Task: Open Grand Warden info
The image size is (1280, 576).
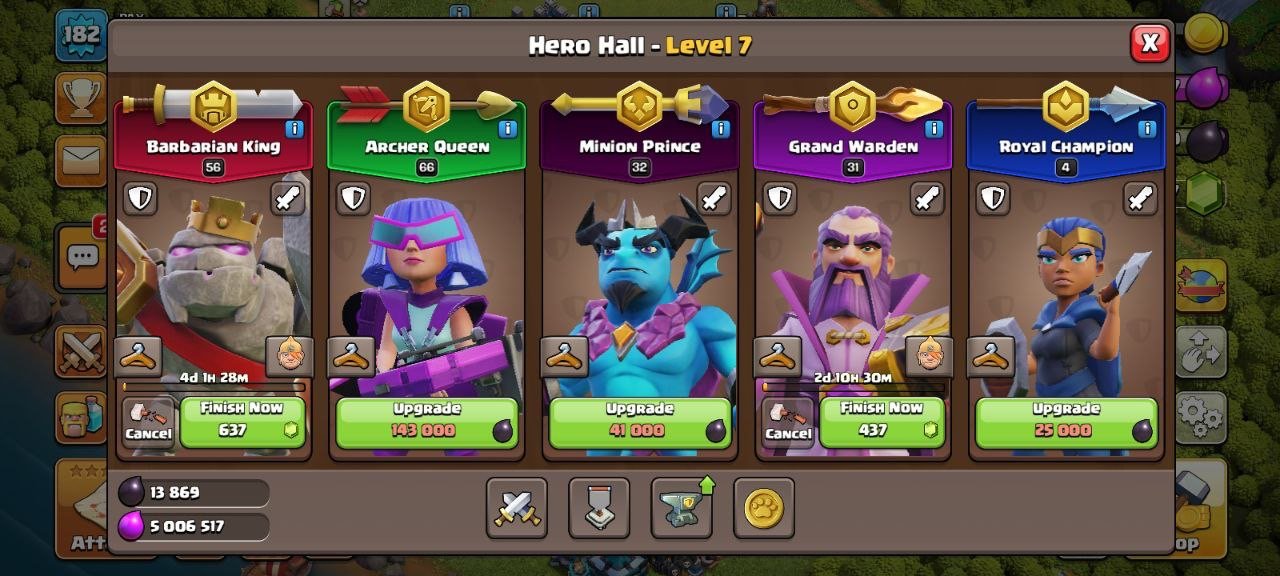Action: (x=933, y=129)
